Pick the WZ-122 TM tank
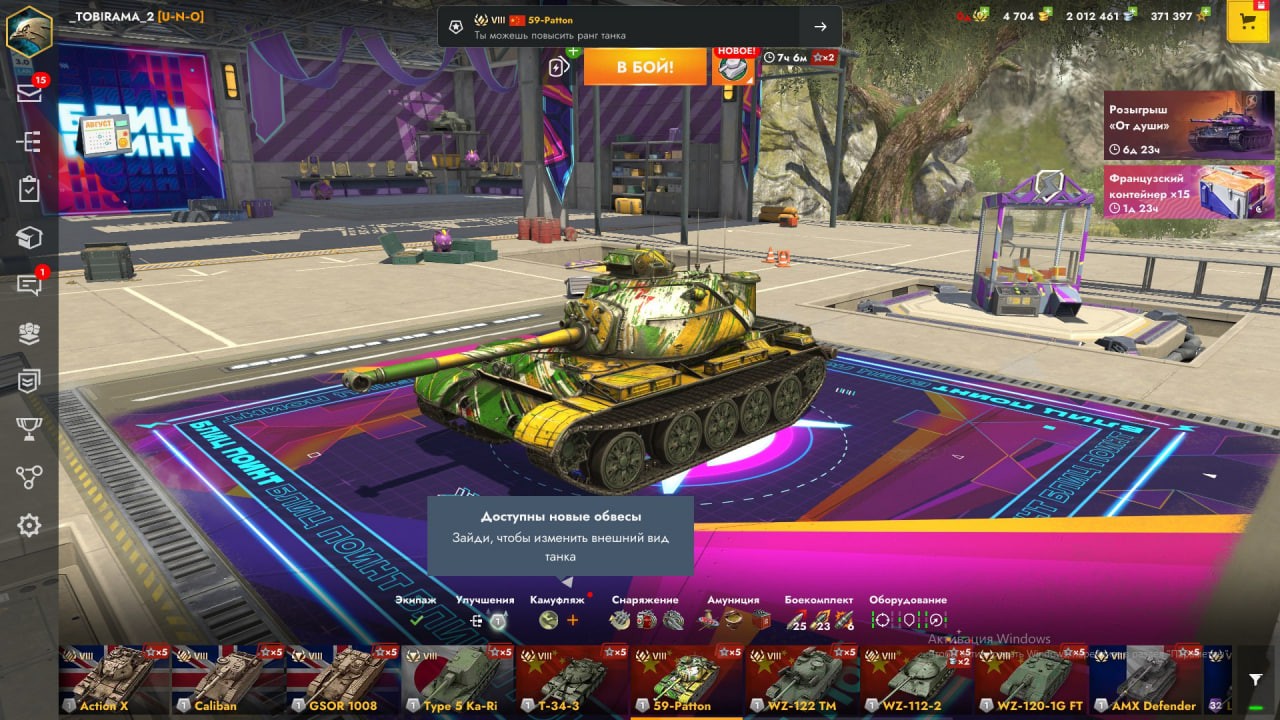 tap(801, 680)
